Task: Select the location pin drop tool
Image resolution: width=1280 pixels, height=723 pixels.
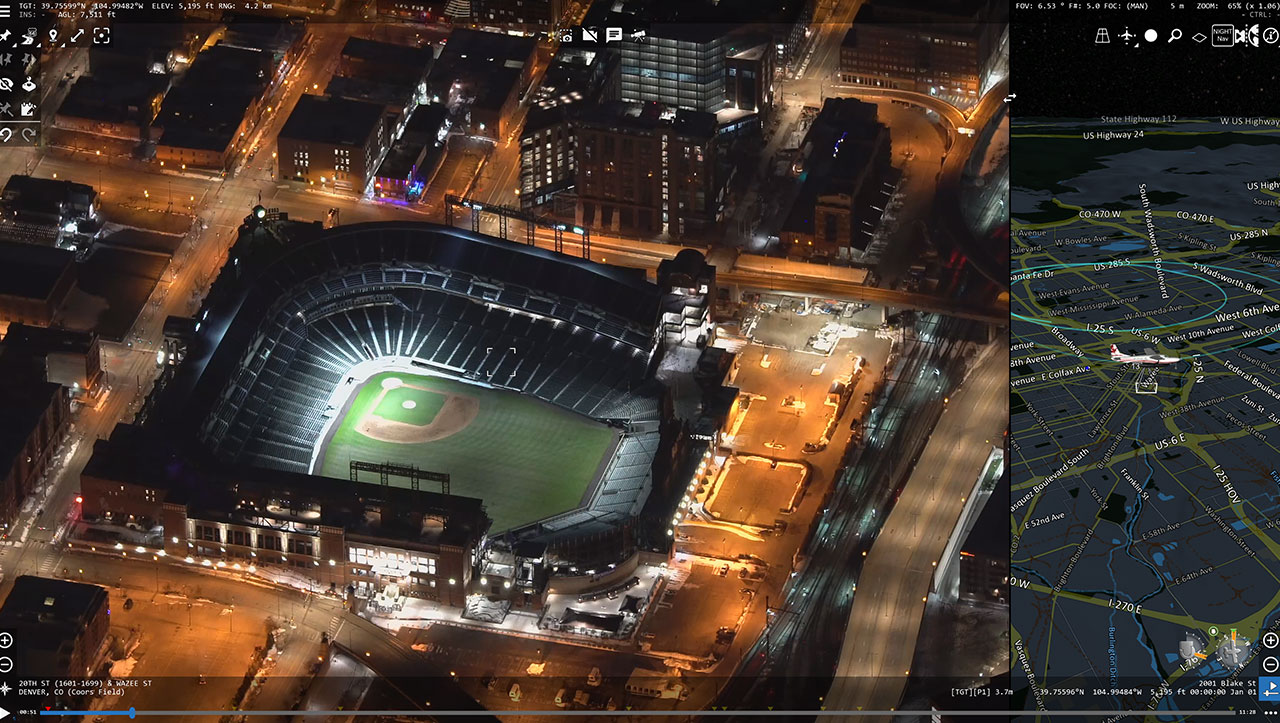Action: 53,36
